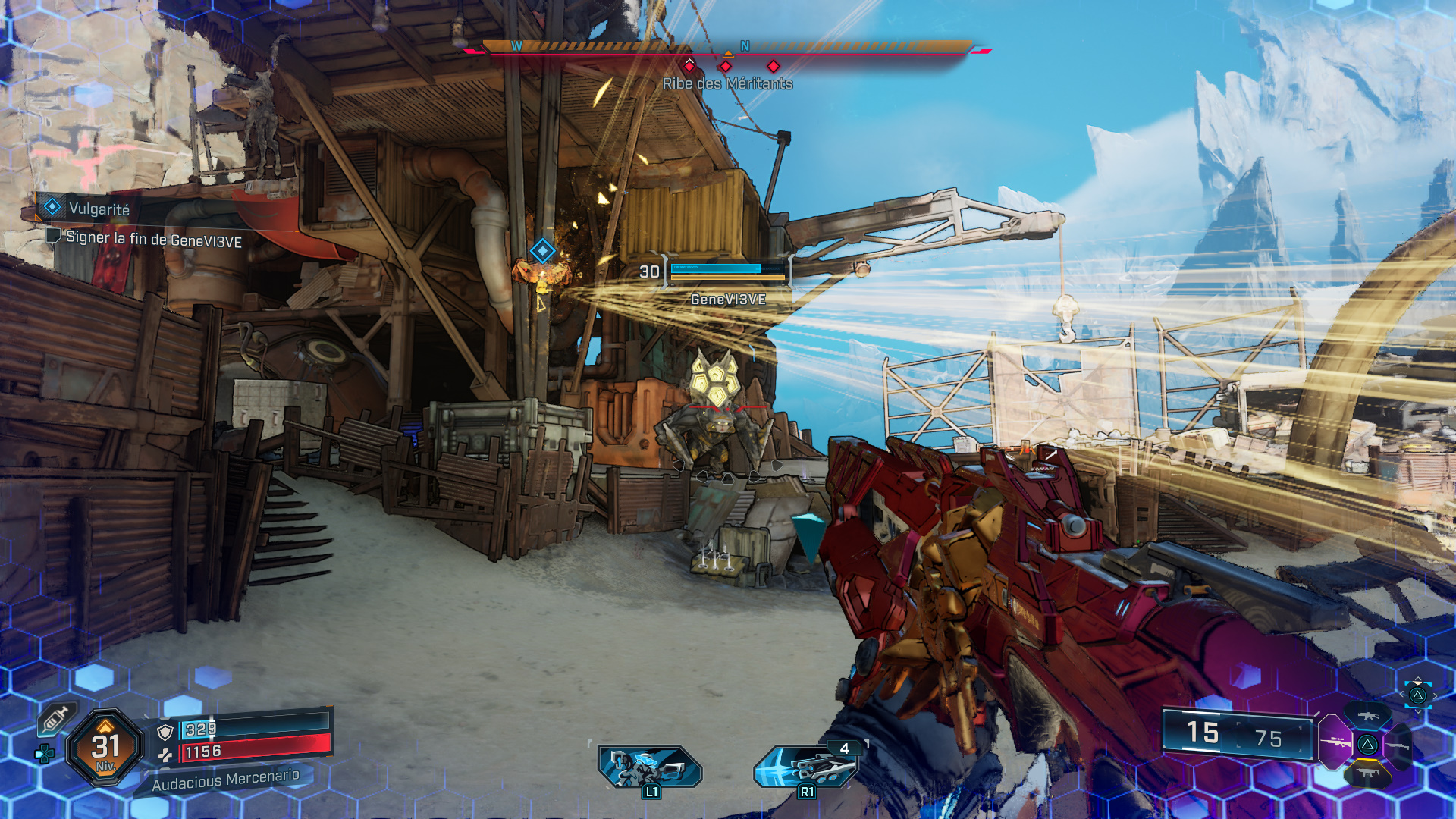This screenshot has width=1456, height=819.
Task: Click the health cross icon beside 1156
Action: [x=166, y=756]
